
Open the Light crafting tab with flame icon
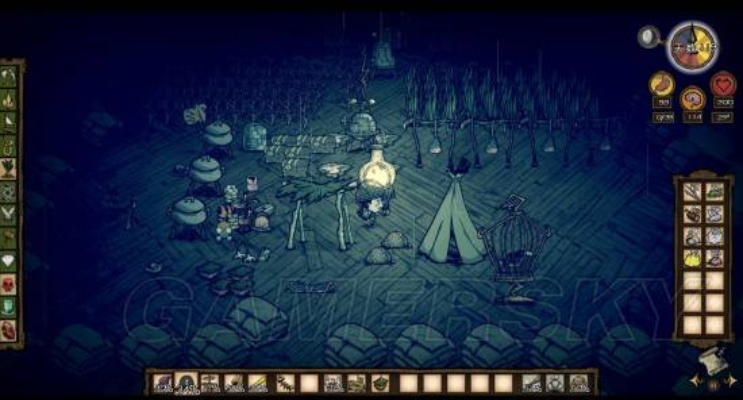coord(10,100)
